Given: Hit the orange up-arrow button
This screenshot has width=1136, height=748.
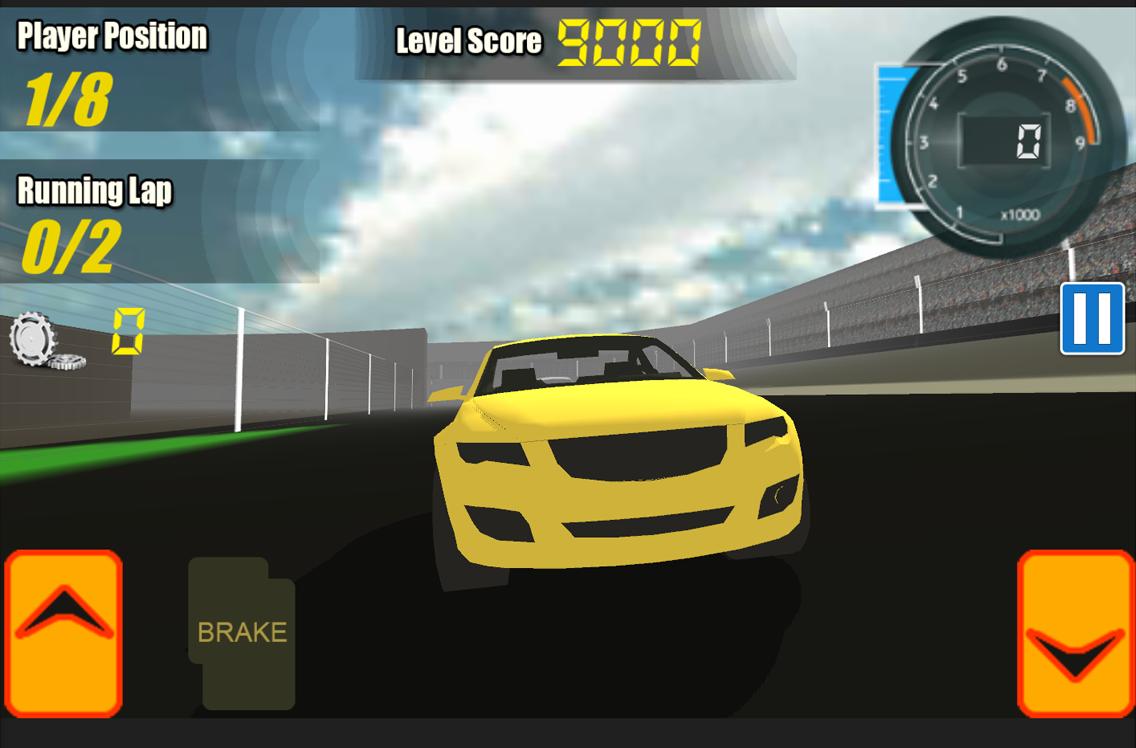Looking at the screenshot, I should (x=63, y=632).
